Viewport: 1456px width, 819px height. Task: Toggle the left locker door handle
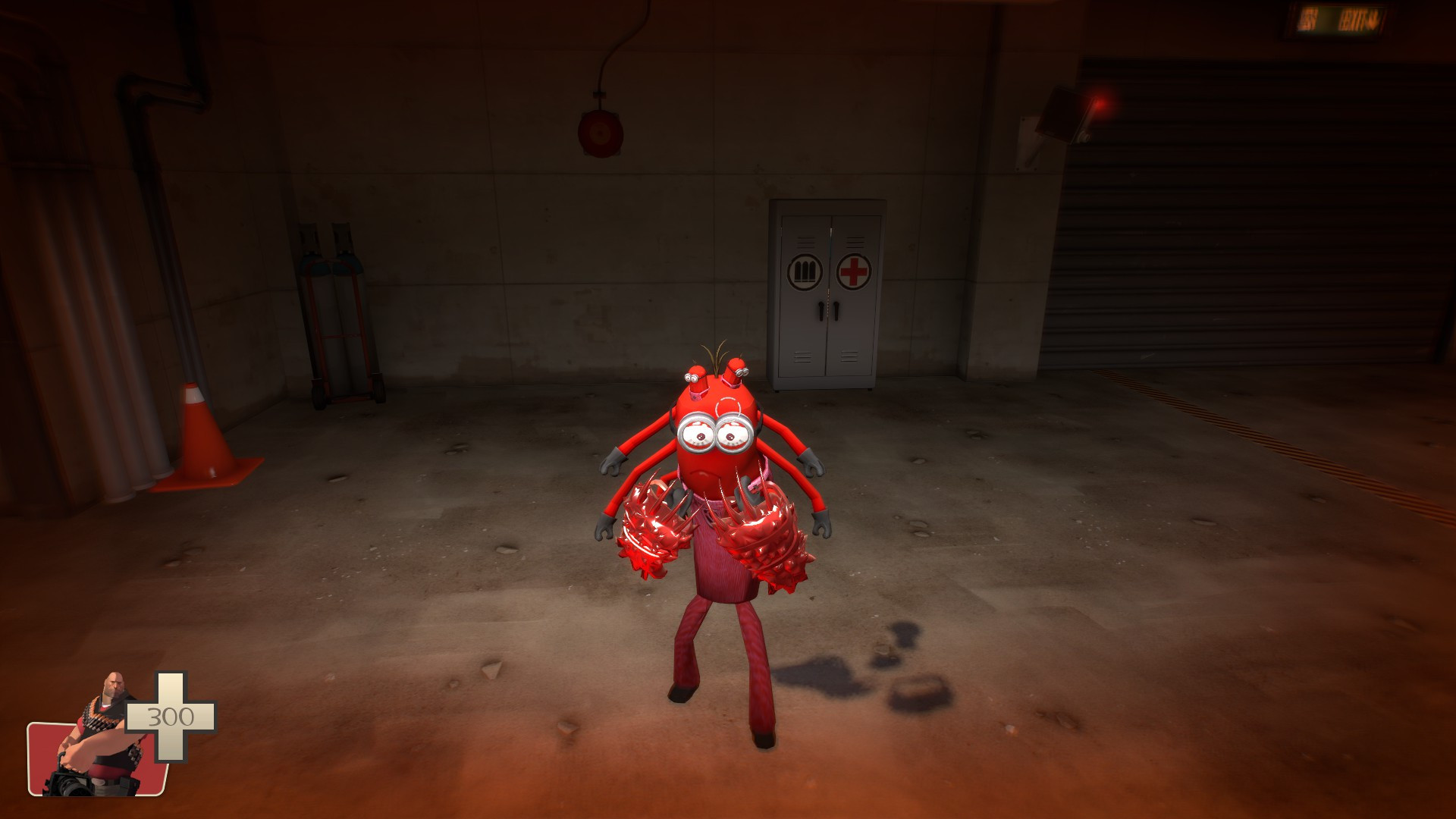(x=821, y=311)
